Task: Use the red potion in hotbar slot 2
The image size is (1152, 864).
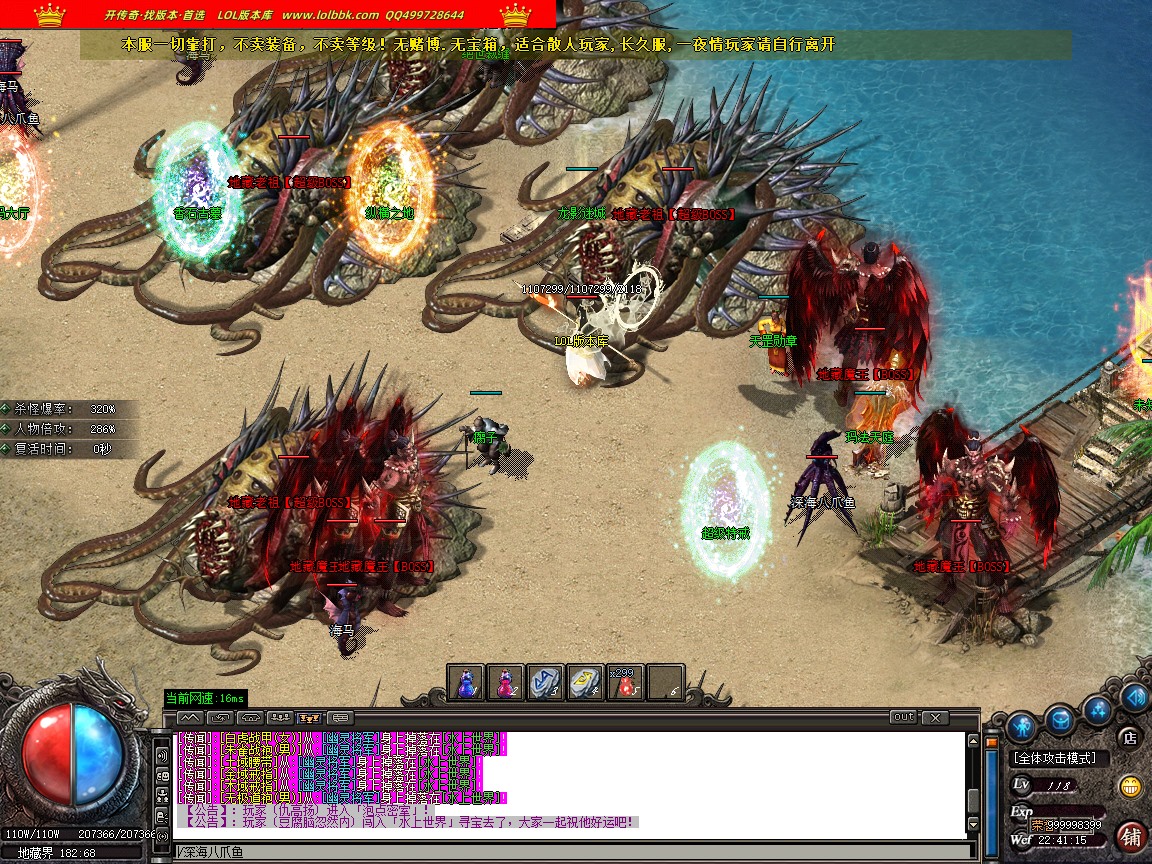Action: (x=506, y=683)
